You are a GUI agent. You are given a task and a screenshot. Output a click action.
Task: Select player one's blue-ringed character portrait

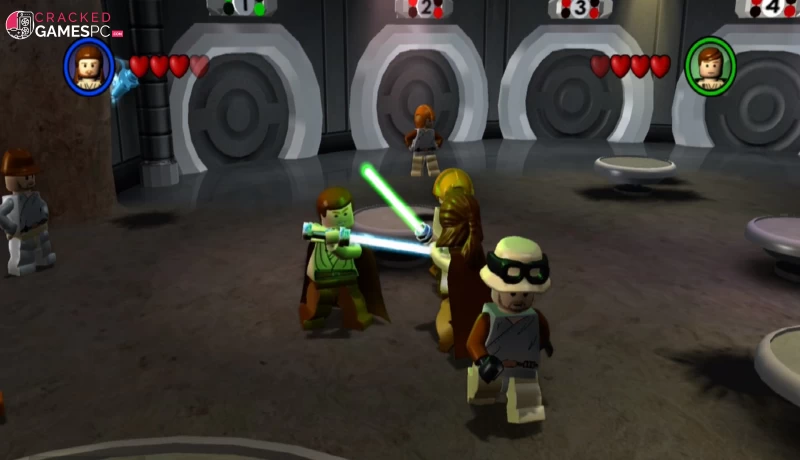pos(88,66)
